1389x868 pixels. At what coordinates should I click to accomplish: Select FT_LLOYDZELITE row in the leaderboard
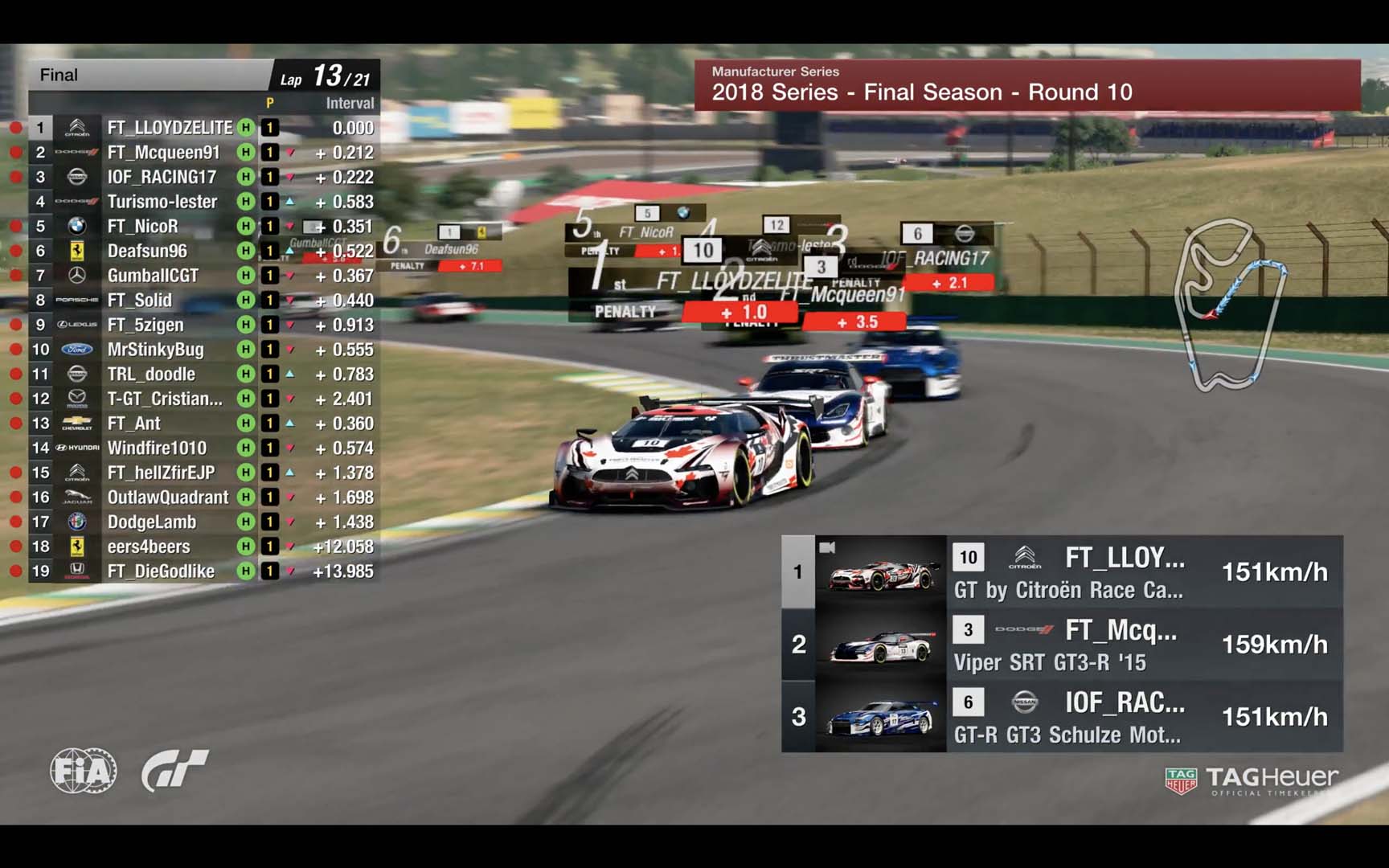[170, 128]
